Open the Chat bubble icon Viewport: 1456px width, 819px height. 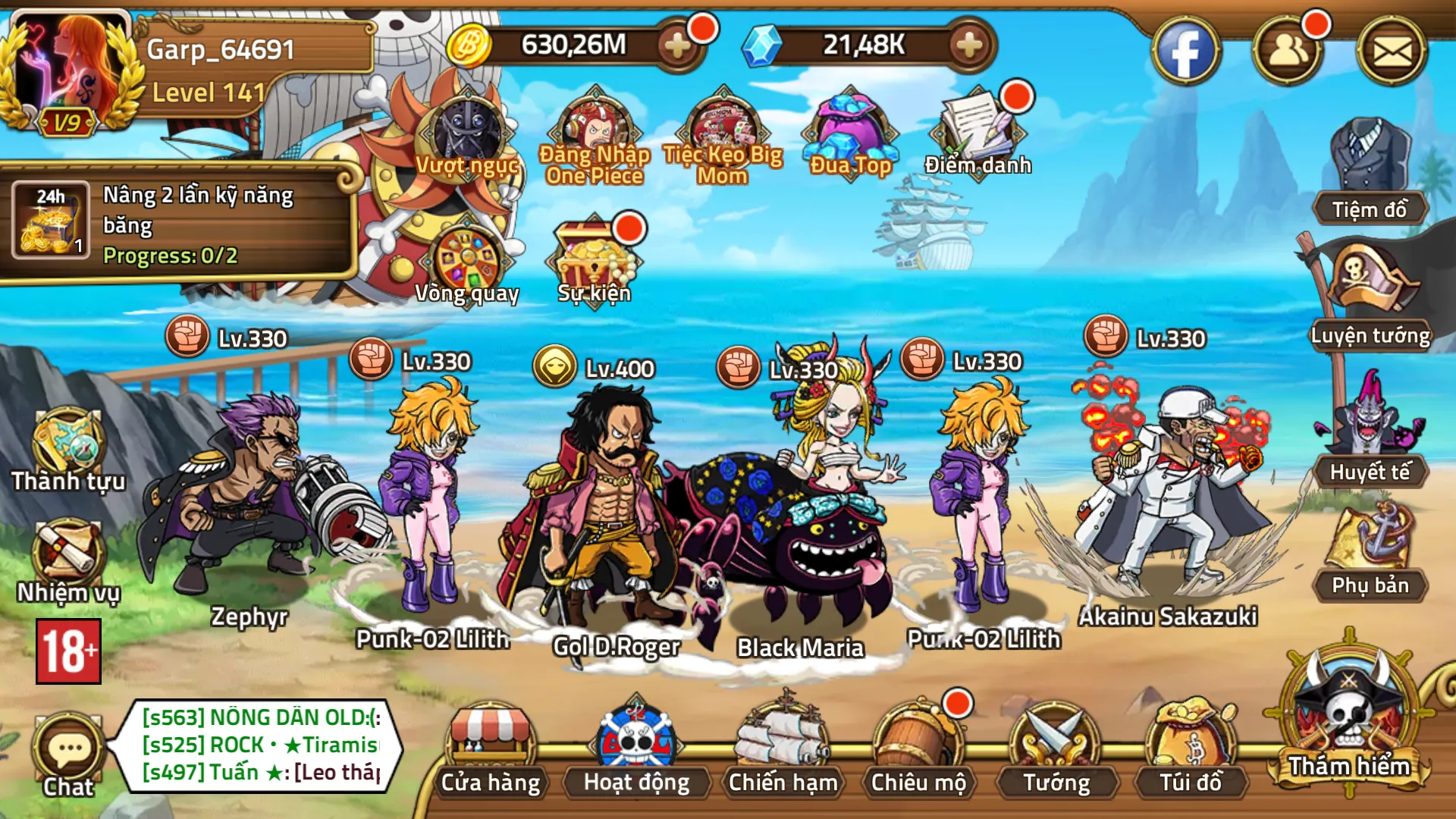[x=68, y=752]
